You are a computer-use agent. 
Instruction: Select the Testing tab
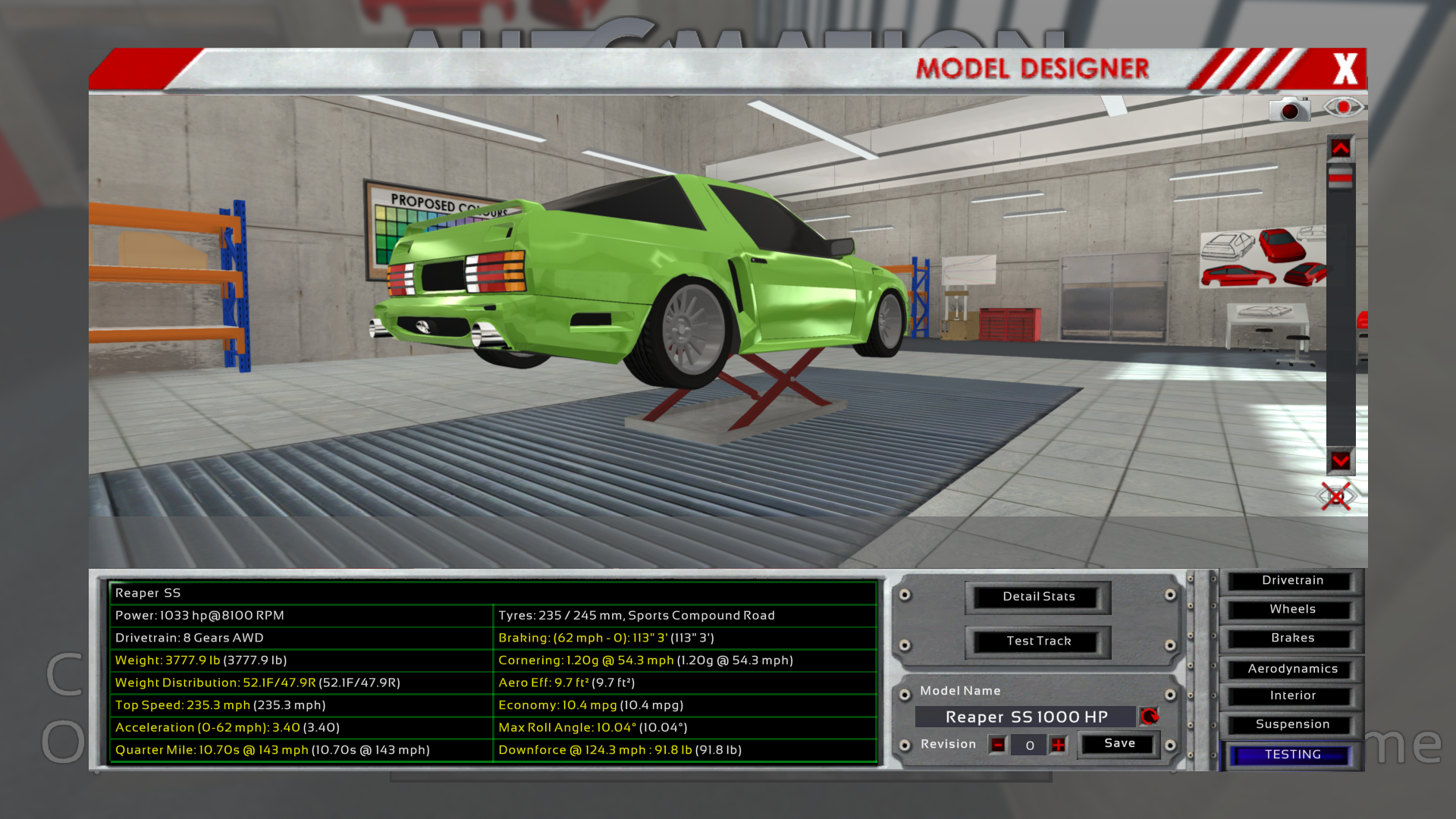coord(1292,755)
